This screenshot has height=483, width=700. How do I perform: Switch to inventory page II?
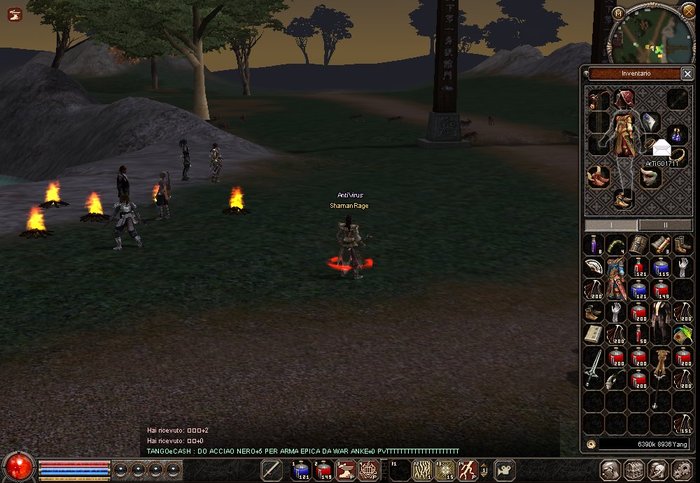pos(665,225)
